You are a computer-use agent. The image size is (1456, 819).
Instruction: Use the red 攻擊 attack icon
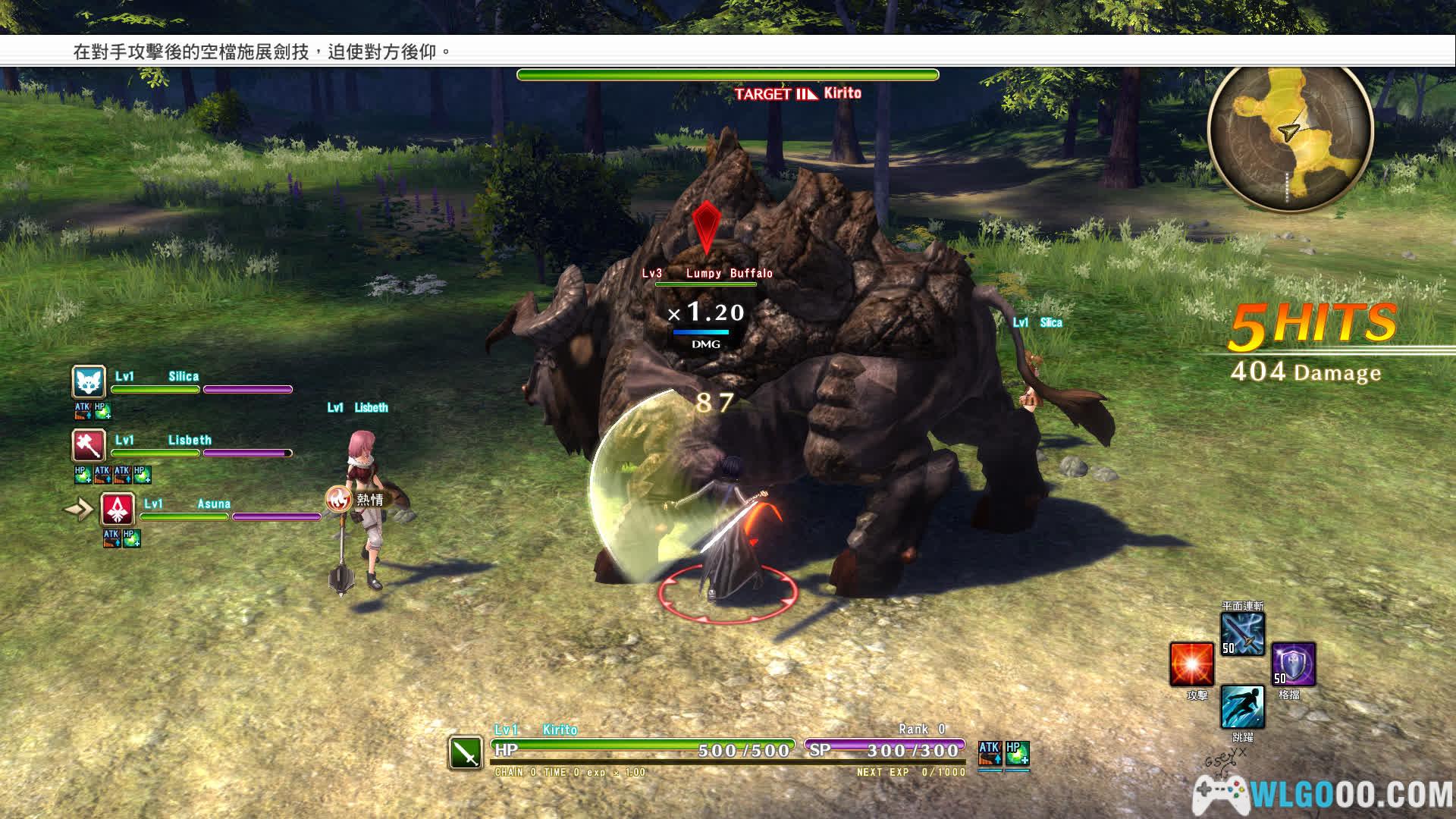[x=1191, y=664]
